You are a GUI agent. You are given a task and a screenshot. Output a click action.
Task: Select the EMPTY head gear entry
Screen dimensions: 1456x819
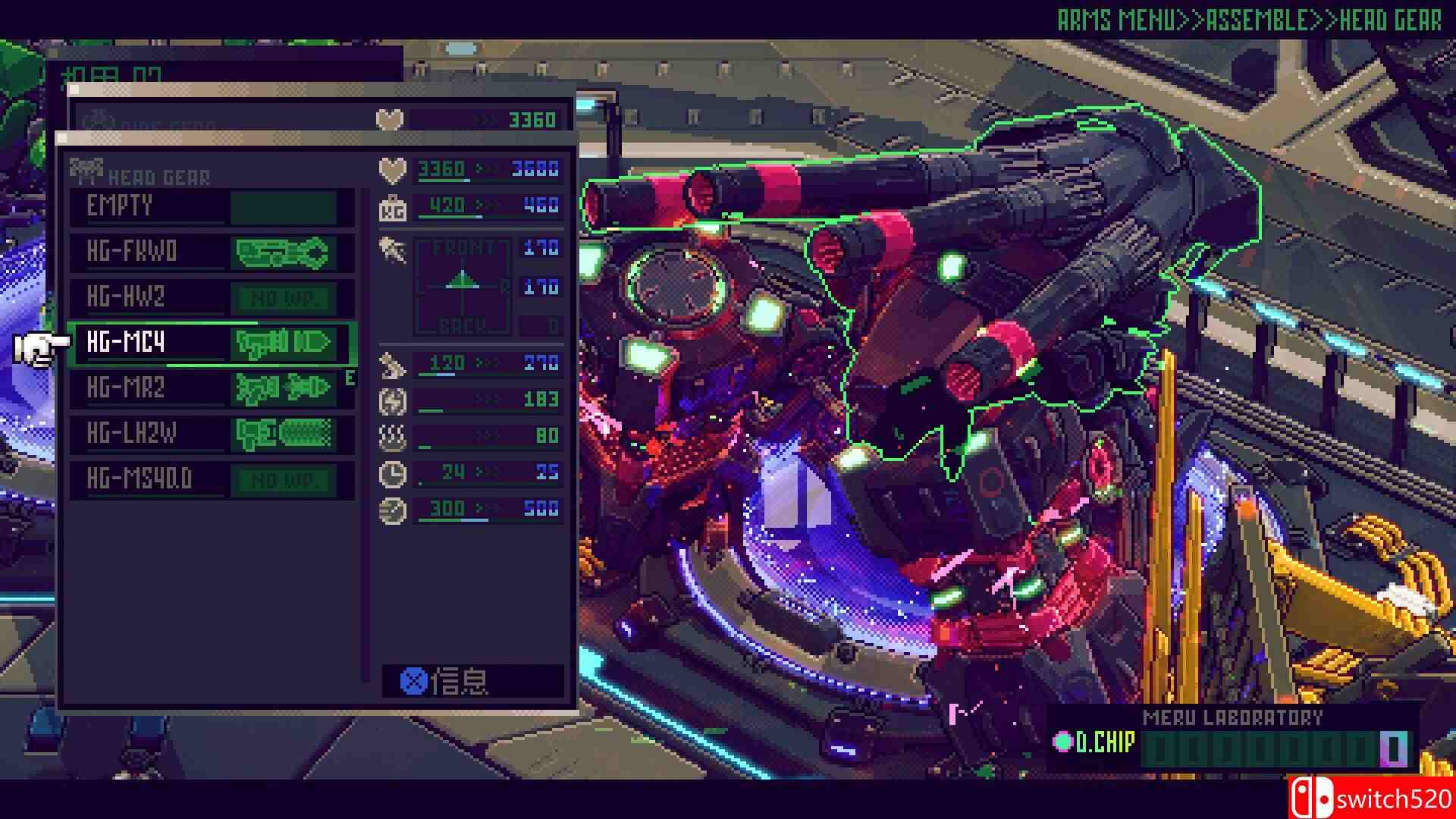211,207
